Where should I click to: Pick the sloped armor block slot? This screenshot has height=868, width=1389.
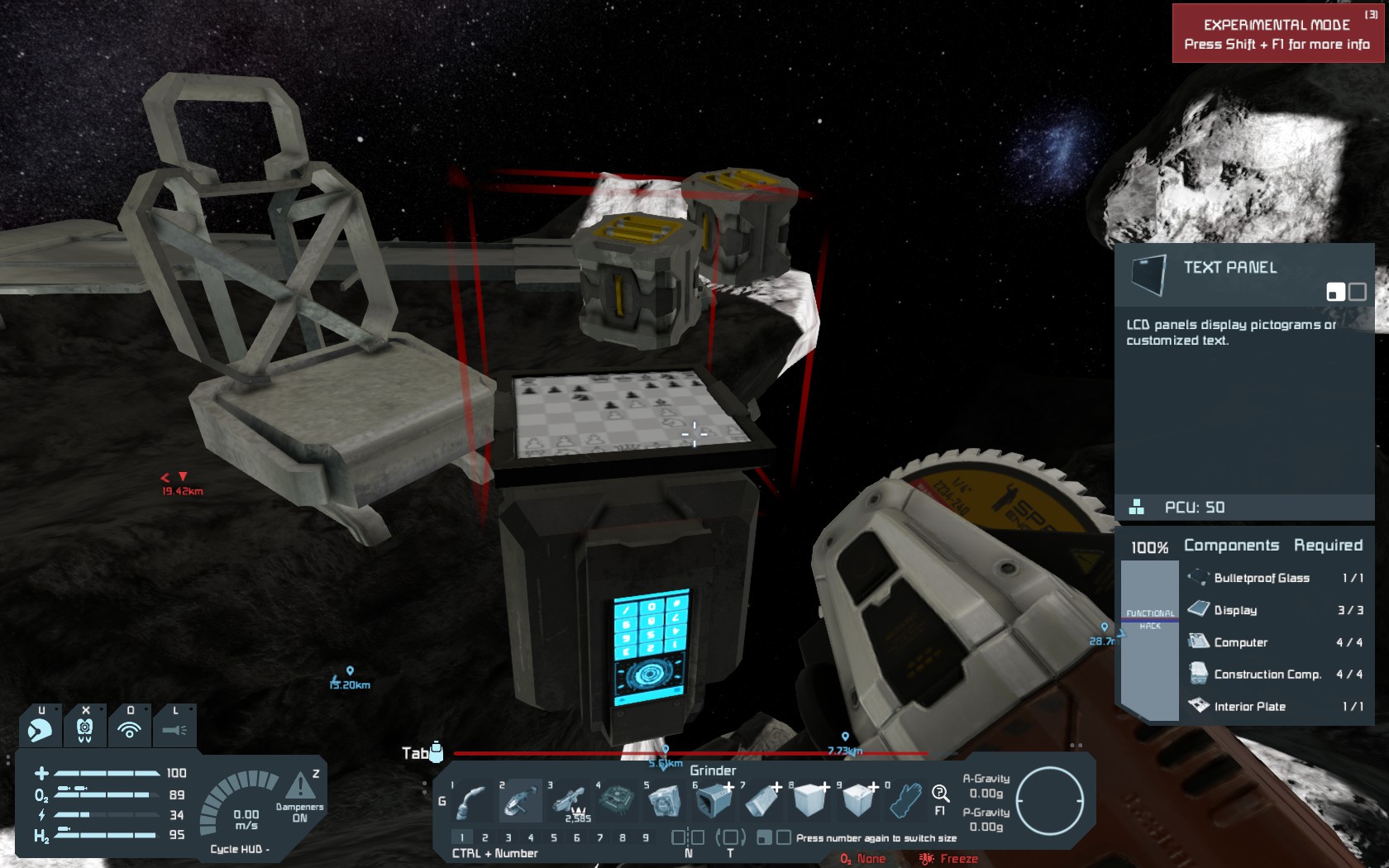click(x=761, y=800)
